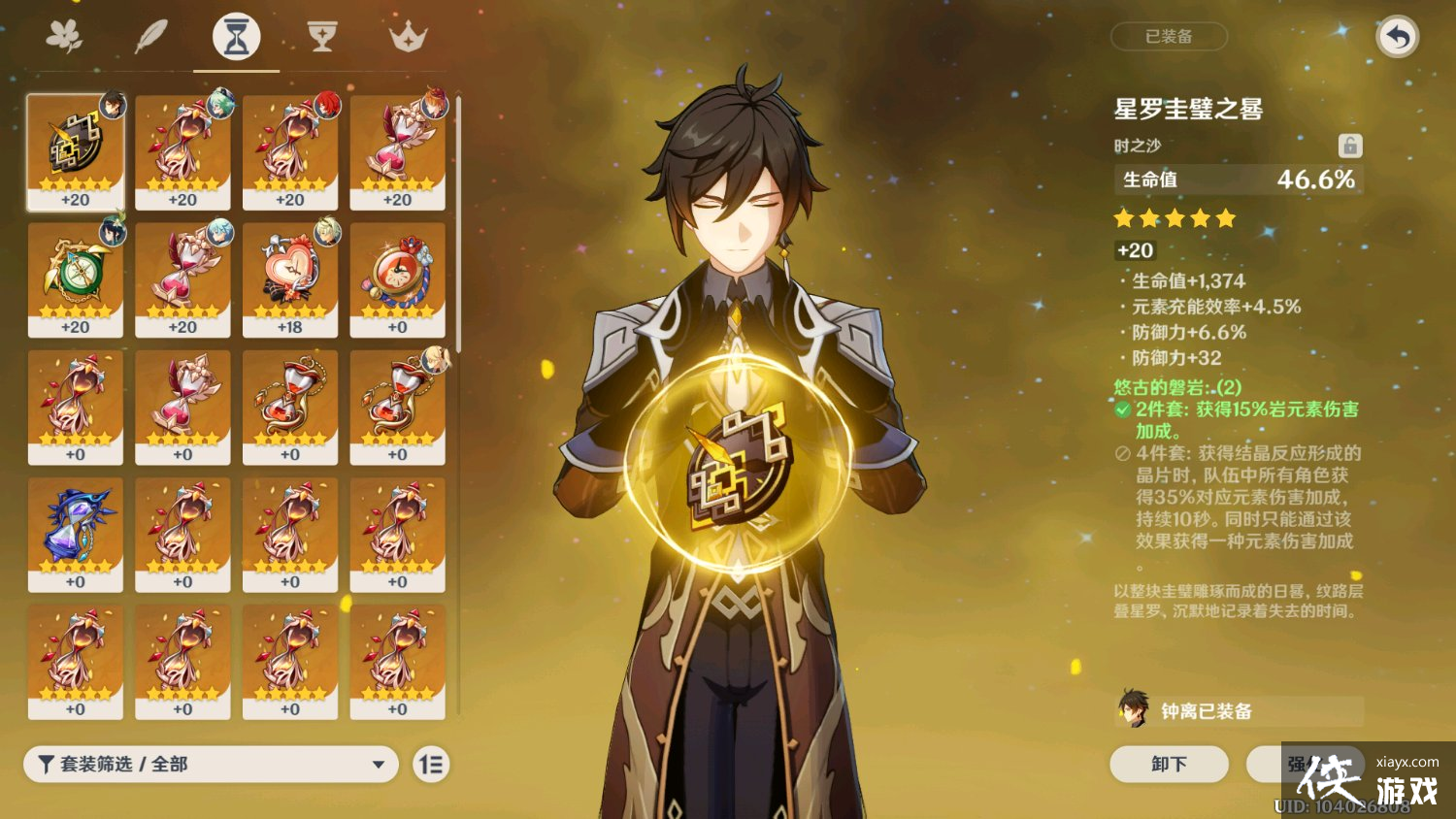Click the hourglass sands artifact tab
This screenshot has width=1456, height=819.
pyautogui.click(x=237, y=35)
